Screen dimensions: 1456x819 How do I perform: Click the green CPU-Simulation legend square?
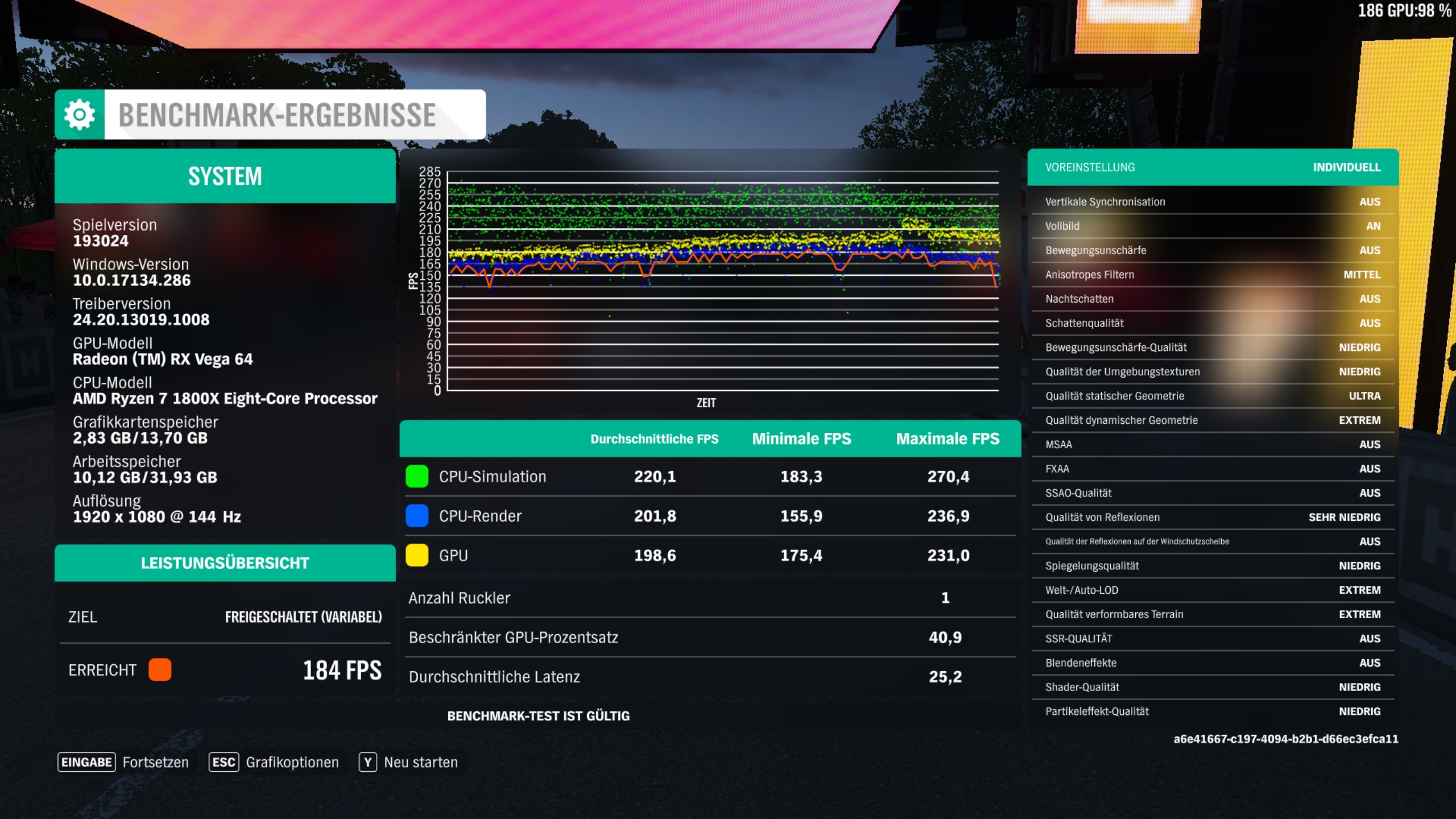(x=417, y=477)
